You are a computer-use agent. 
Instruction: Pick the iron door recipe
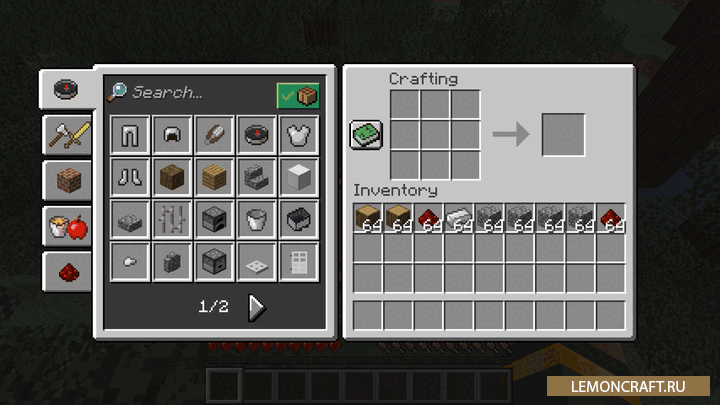point(298,261)
